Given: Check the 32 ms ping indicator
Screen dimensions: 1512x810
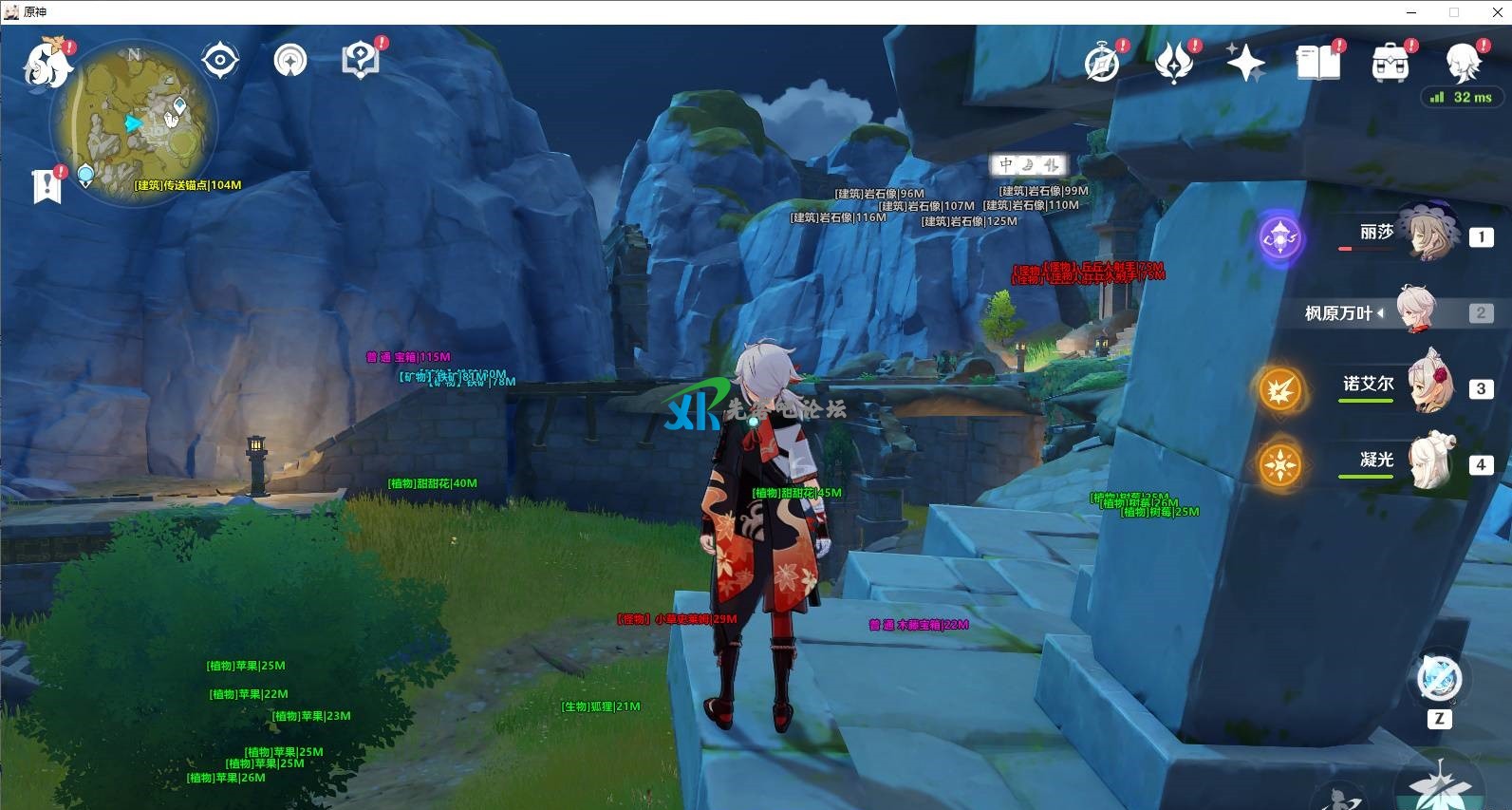Looking at the screenshot, I should (x=1462, y=97).
